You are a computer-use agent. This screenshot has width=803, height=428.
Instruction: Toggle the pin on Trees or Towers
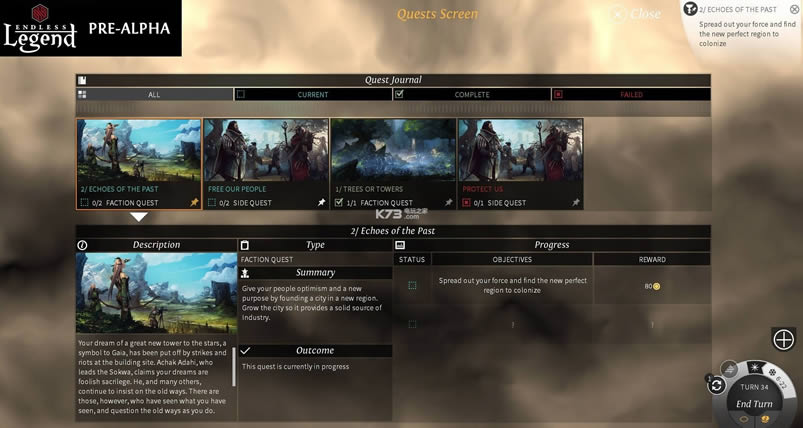448,202
